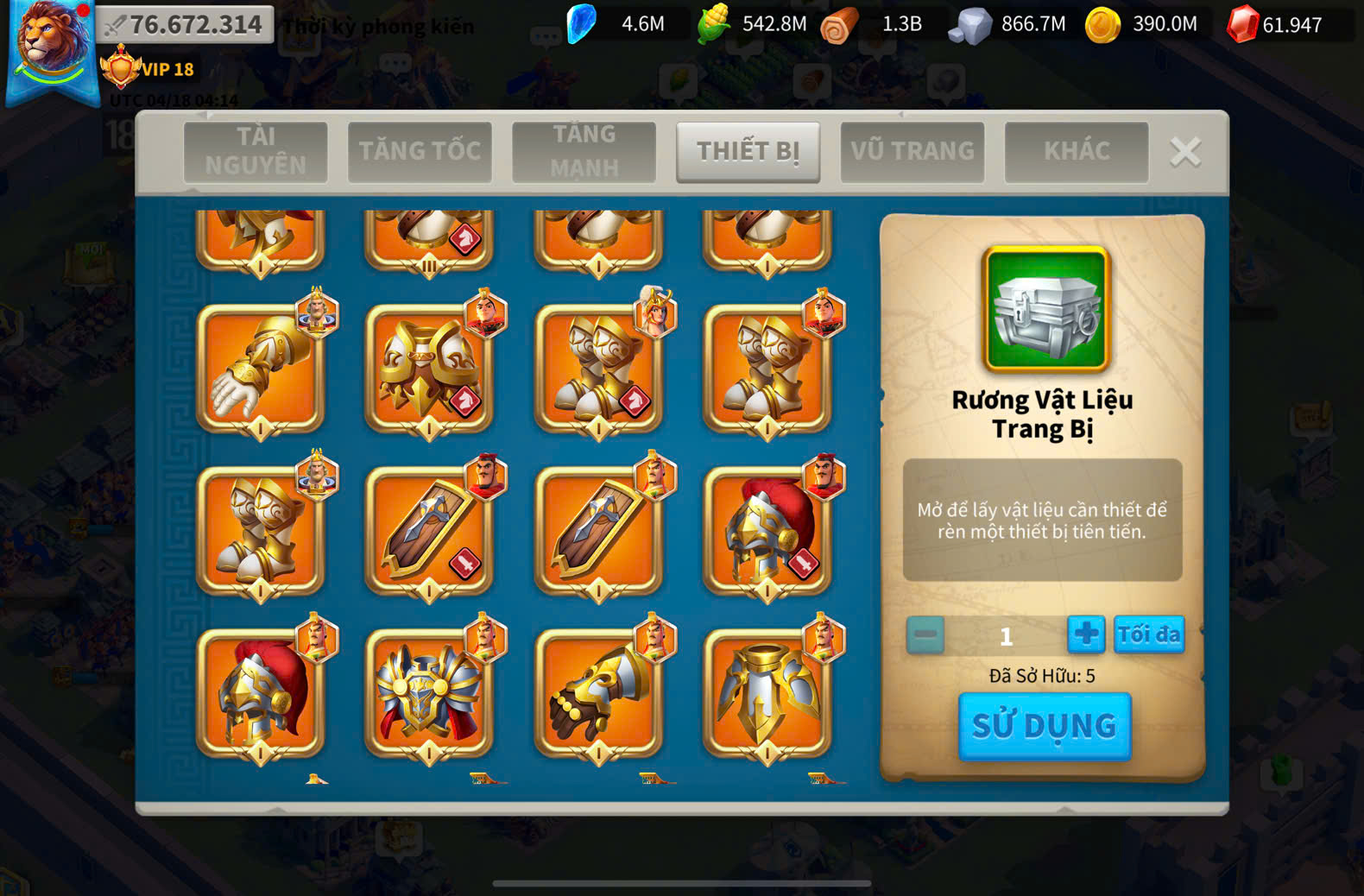Open the VIP 18 badge
This screenshot has width=1364, height=896.
tap(148, 69)
